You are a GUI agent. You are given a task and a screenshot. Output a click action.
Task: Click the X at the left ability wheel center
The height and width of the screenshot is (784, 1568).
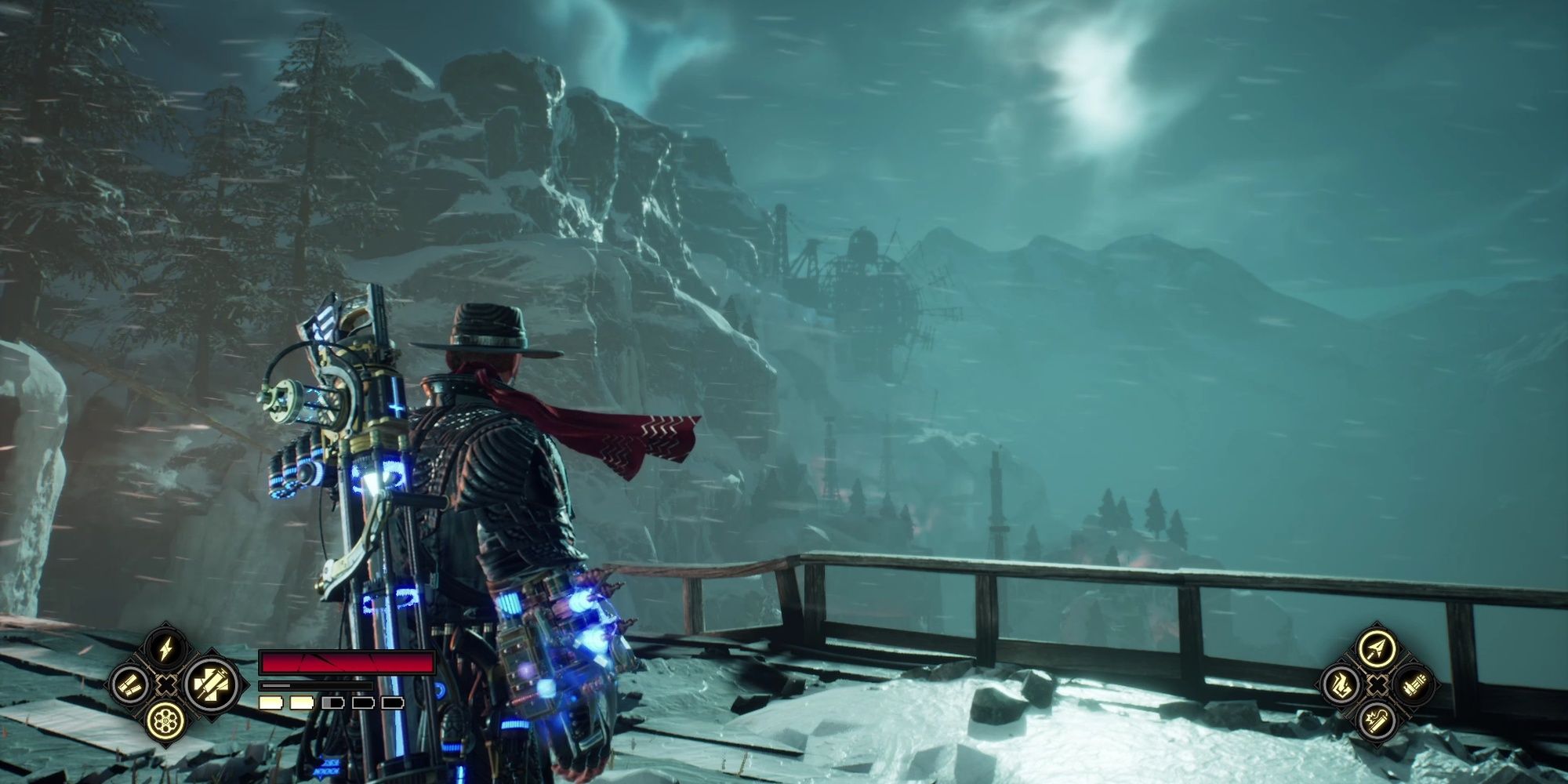tap(165, 685)
